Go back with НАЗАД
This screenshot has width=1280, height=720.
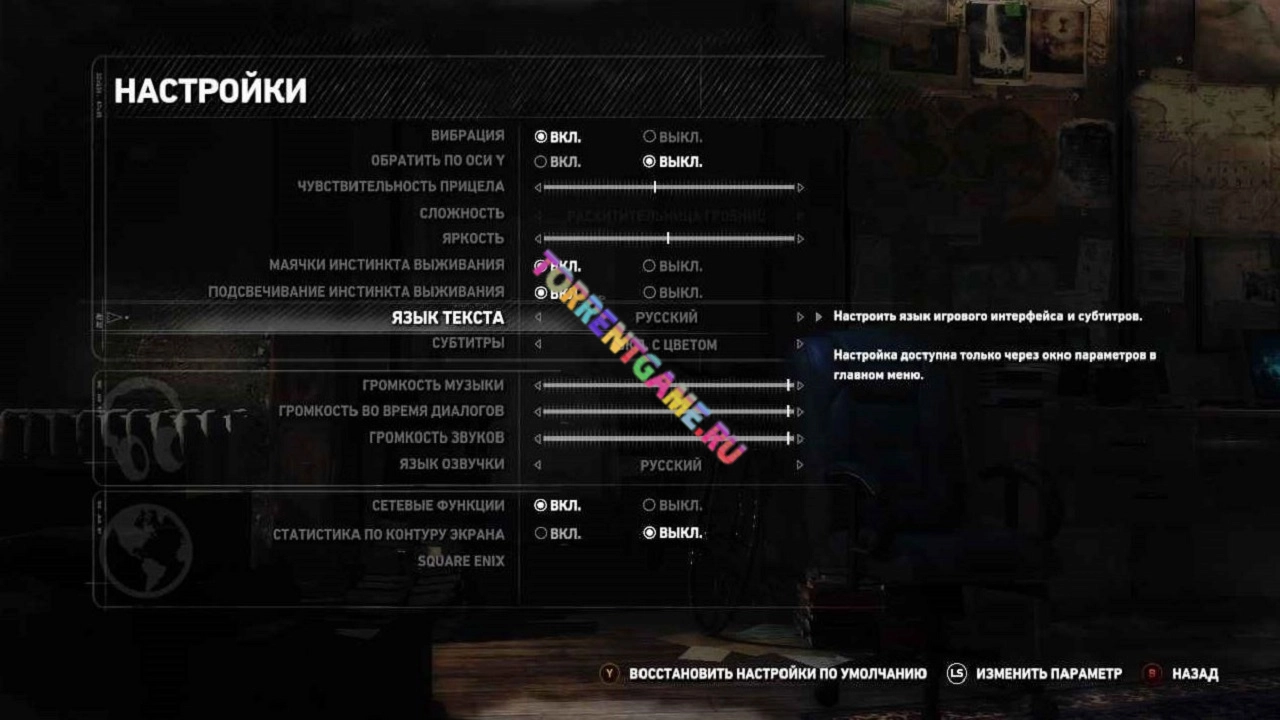pos(1195,674)
